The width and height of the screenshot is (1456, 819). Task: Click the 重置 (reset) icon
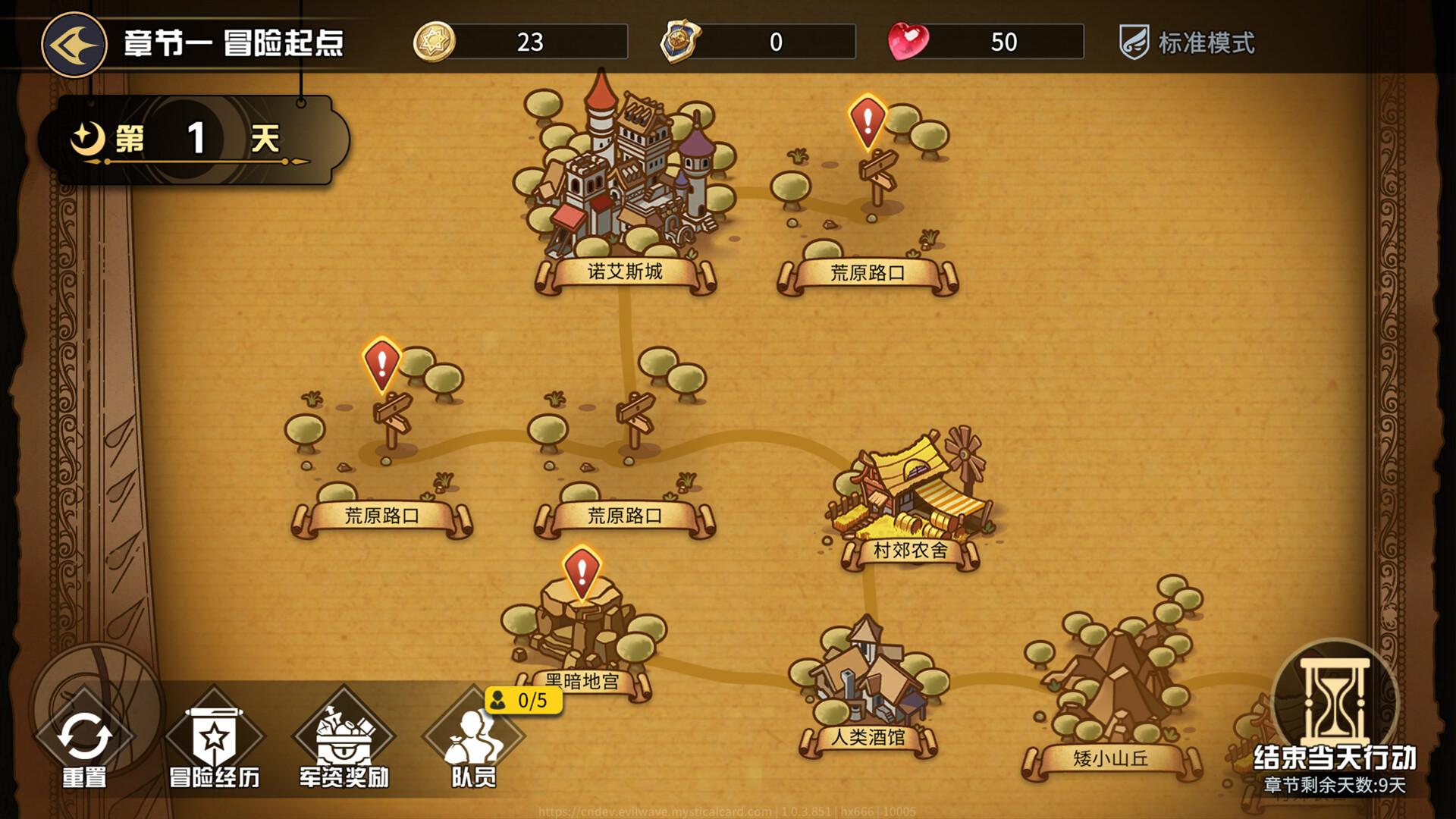(86, 732)
